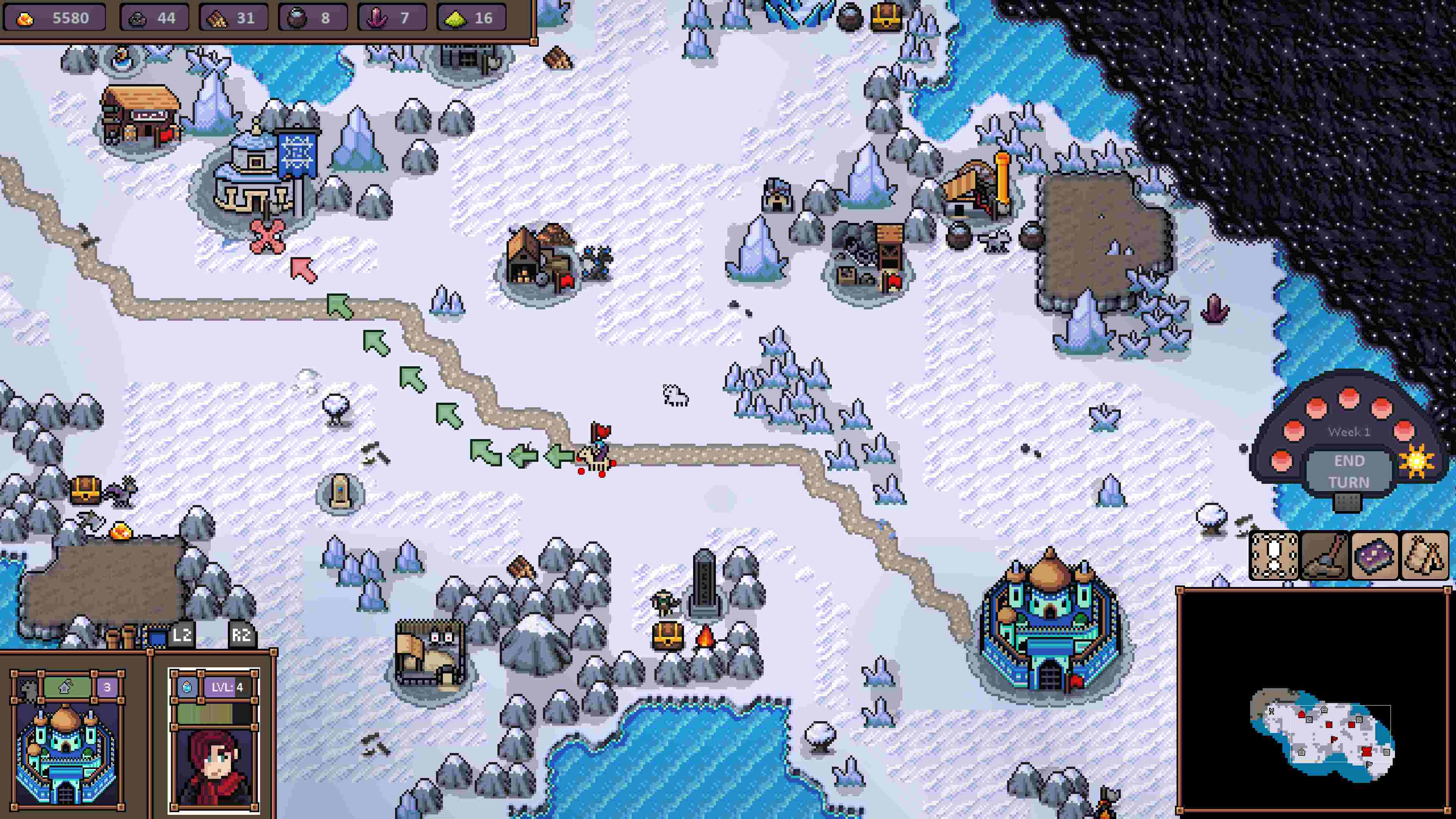Click the sun day indicator beside End Turn
Image resolution: width=1456 pixels, height=819 pixels.
pyautogui.click(x=1417, y=461)
